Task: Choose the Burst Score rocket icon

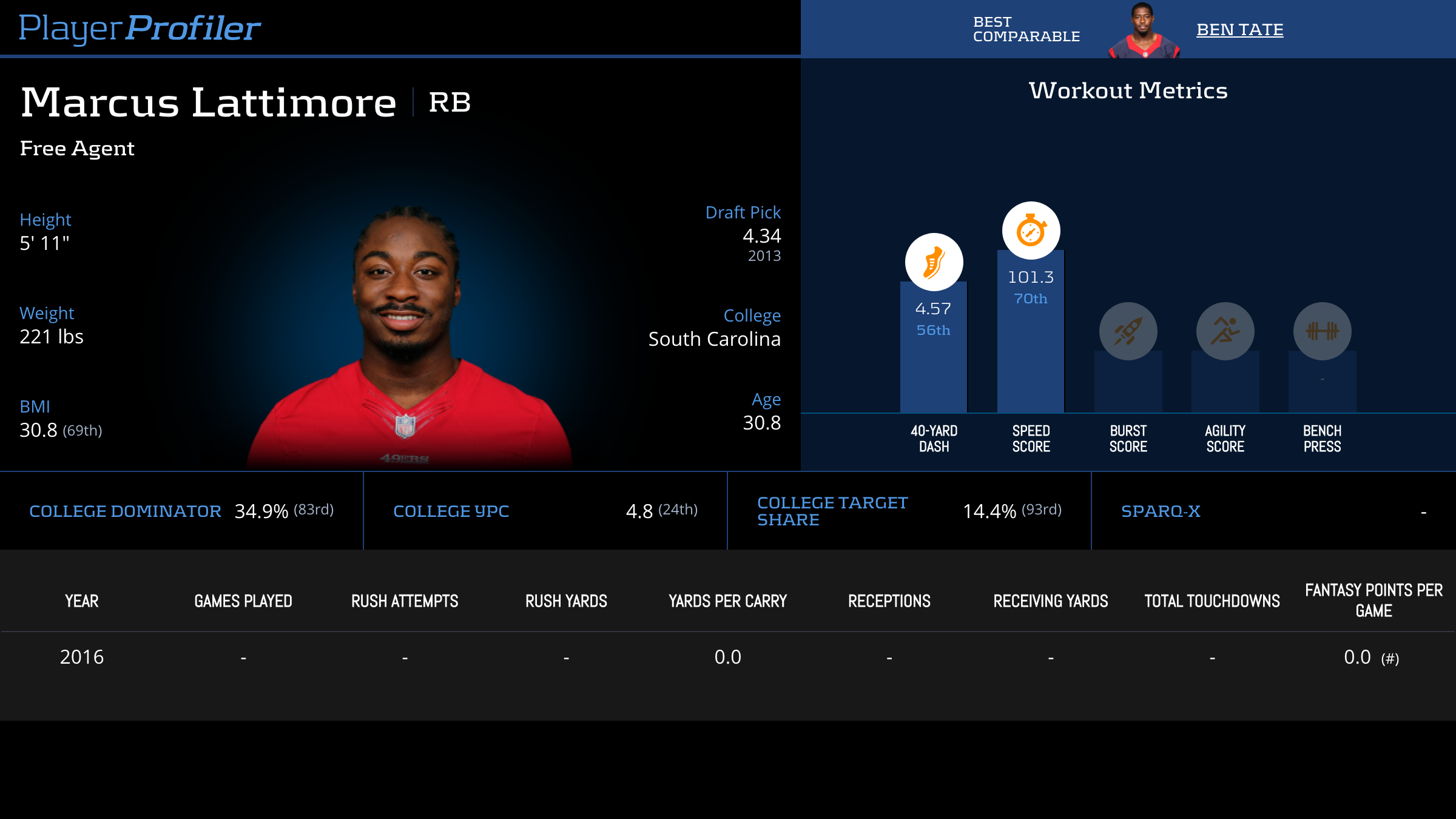Action: click(x=1128, y=331)
